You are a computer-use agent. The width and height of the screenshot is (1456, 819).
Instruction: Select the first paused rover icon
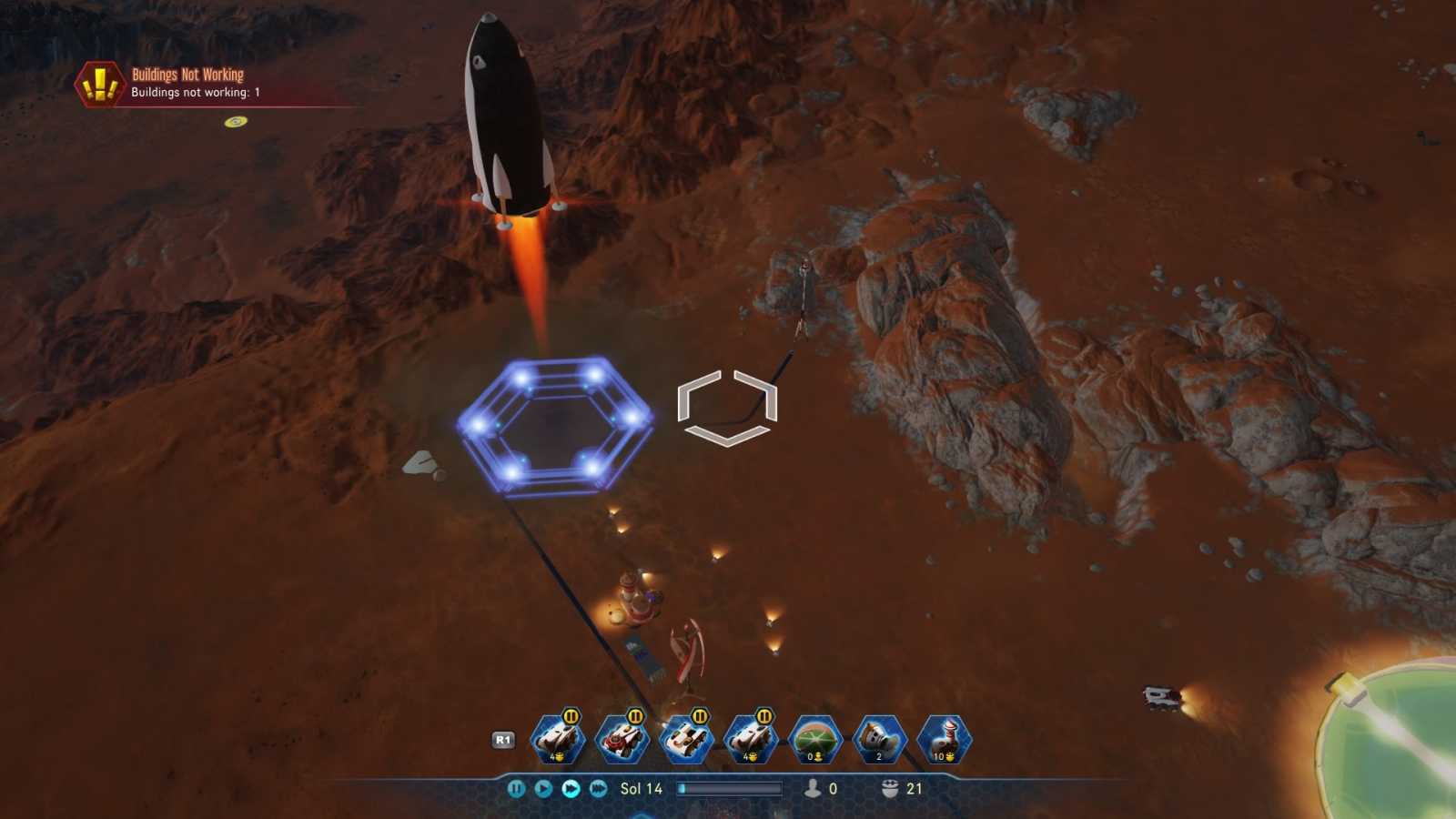point(555,739)
